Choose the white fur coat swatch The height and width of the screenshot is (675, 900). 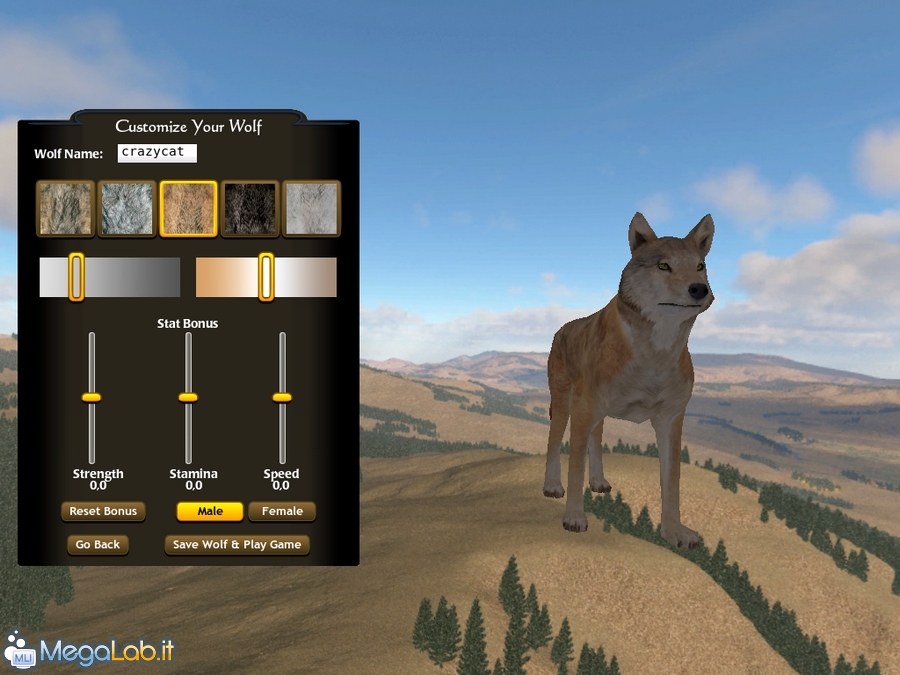311,208
